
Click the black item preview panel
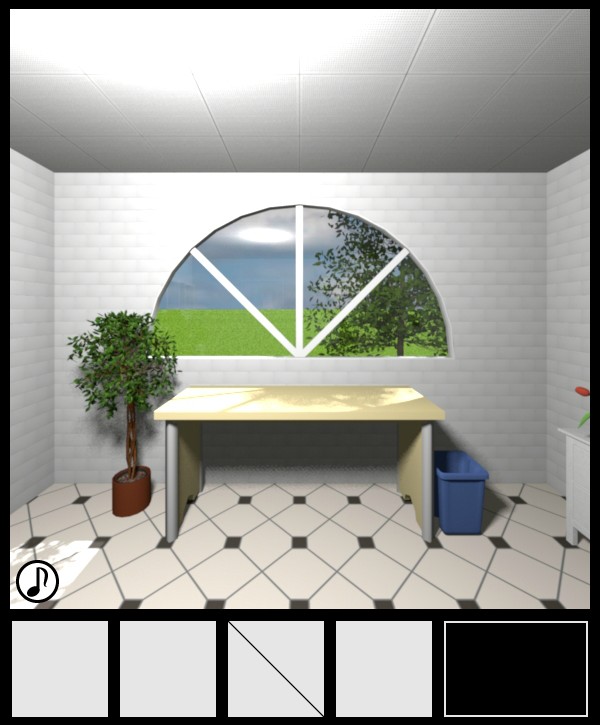point(516,669)
